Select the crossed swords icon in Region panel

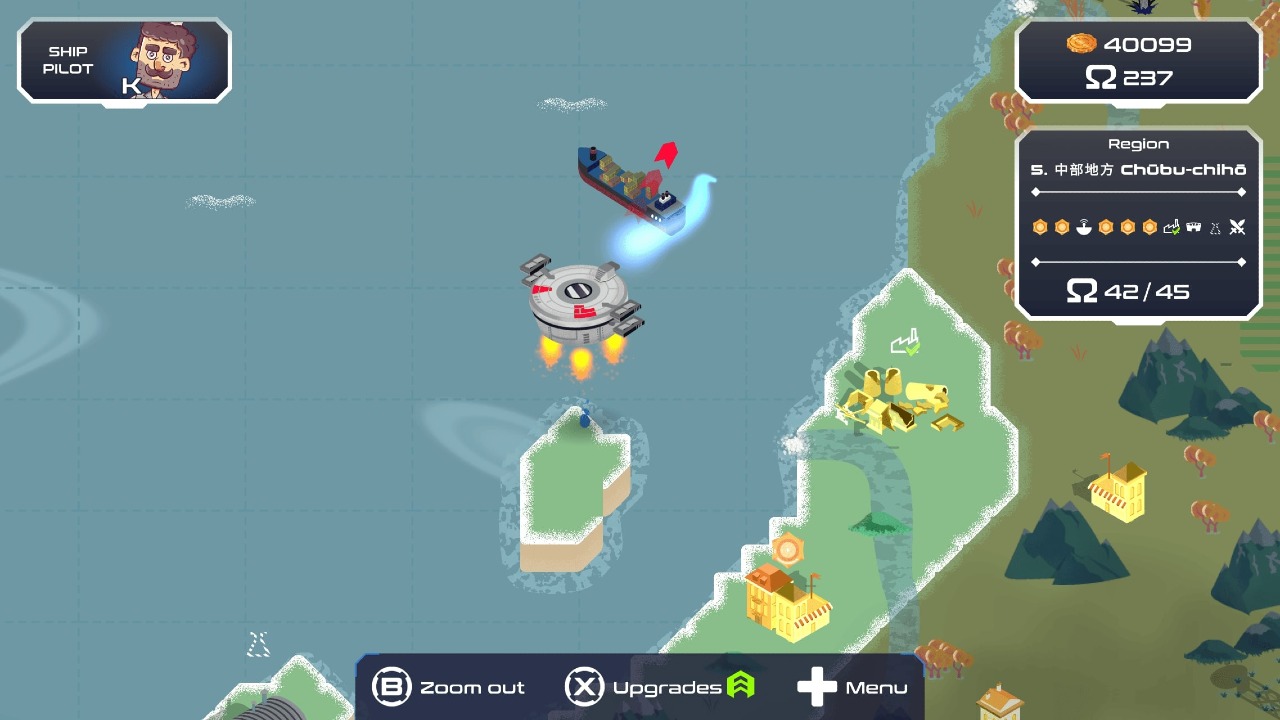coord(1237,226)
